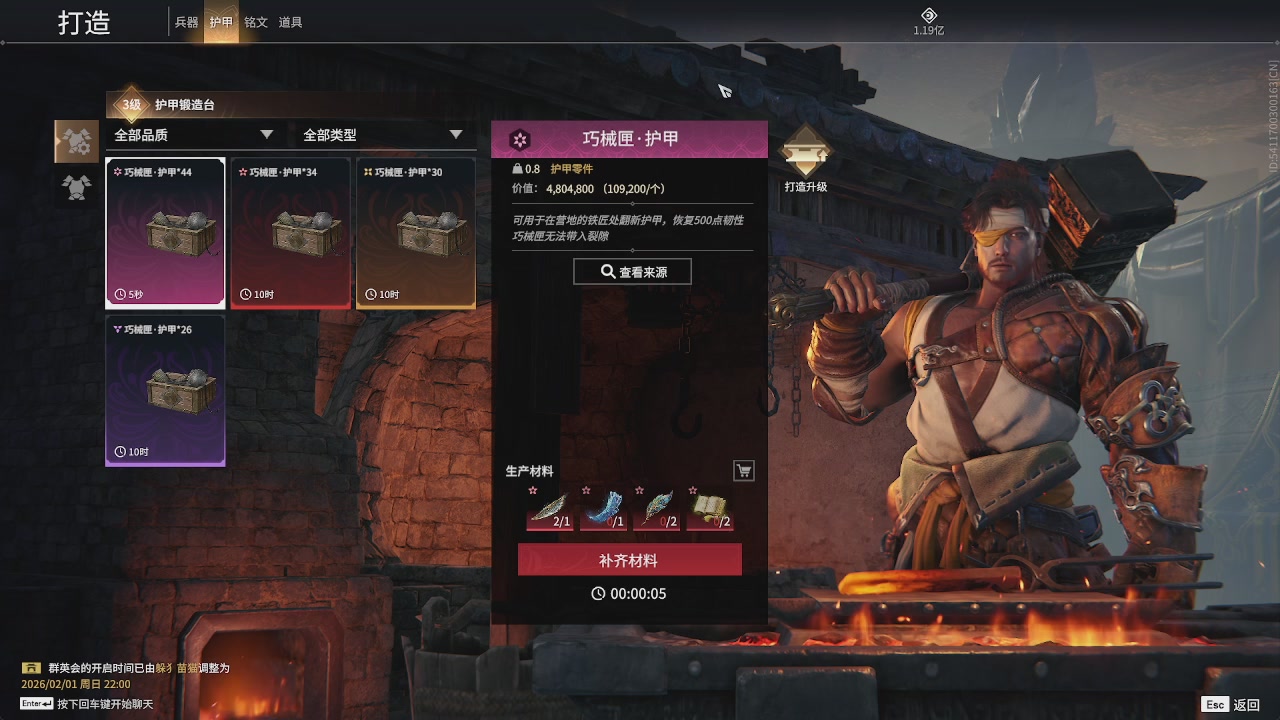Click the 返回 back button at bottom right

click(1245, 704)
